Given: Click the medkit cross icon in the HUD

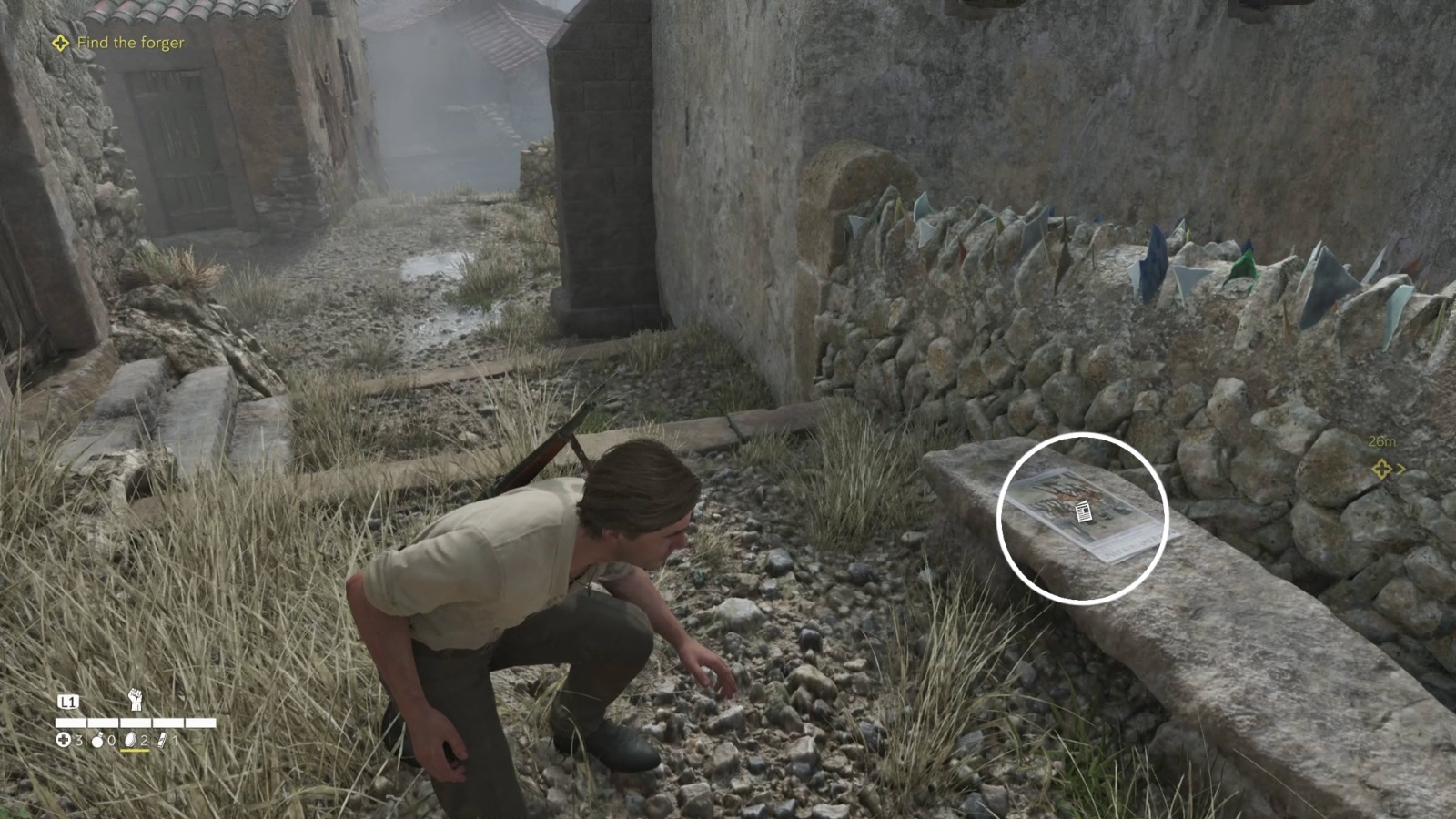Looking at the screenshot, I should (64, 740).
